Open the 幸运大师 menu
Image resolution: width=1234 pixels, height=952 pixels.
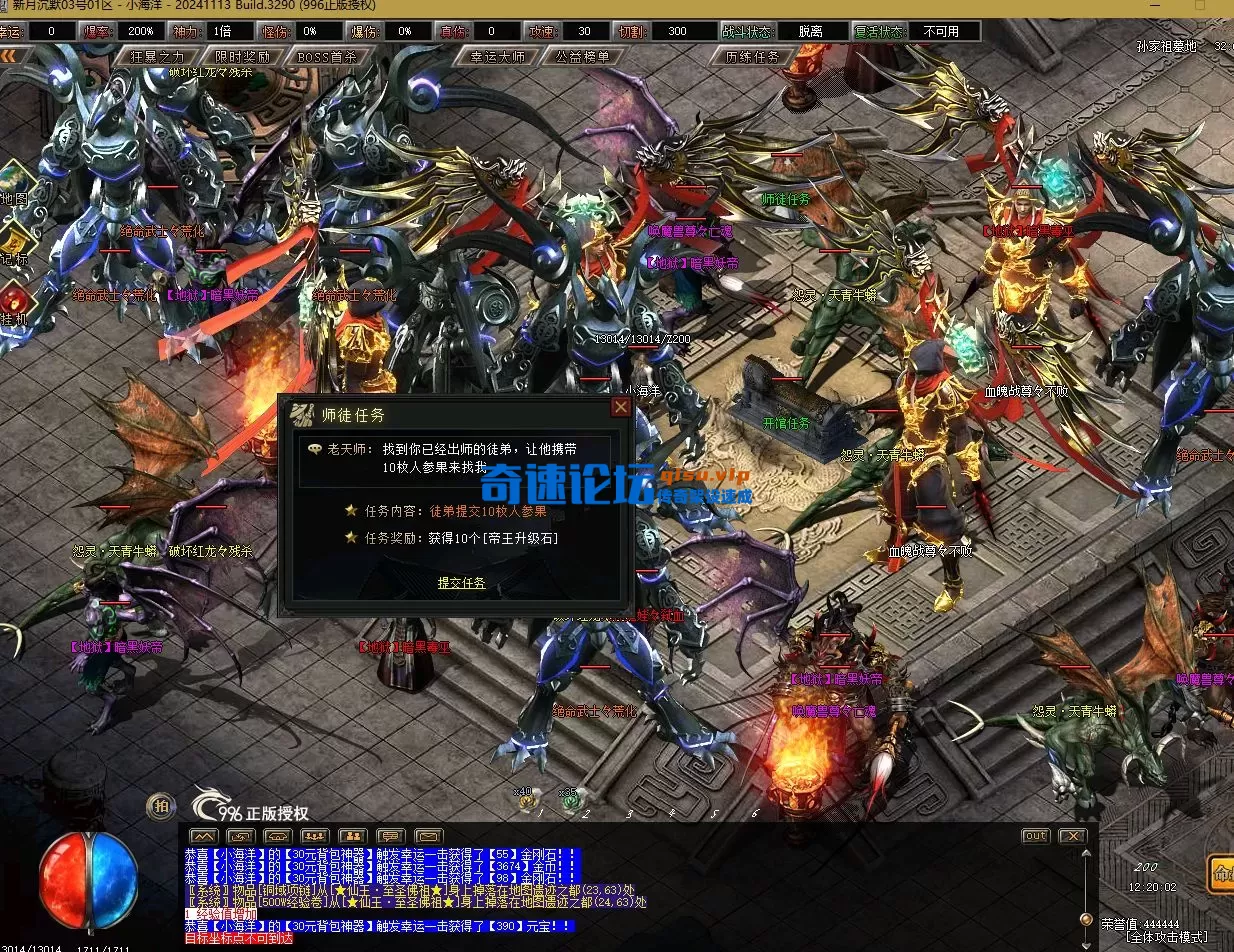497,57
